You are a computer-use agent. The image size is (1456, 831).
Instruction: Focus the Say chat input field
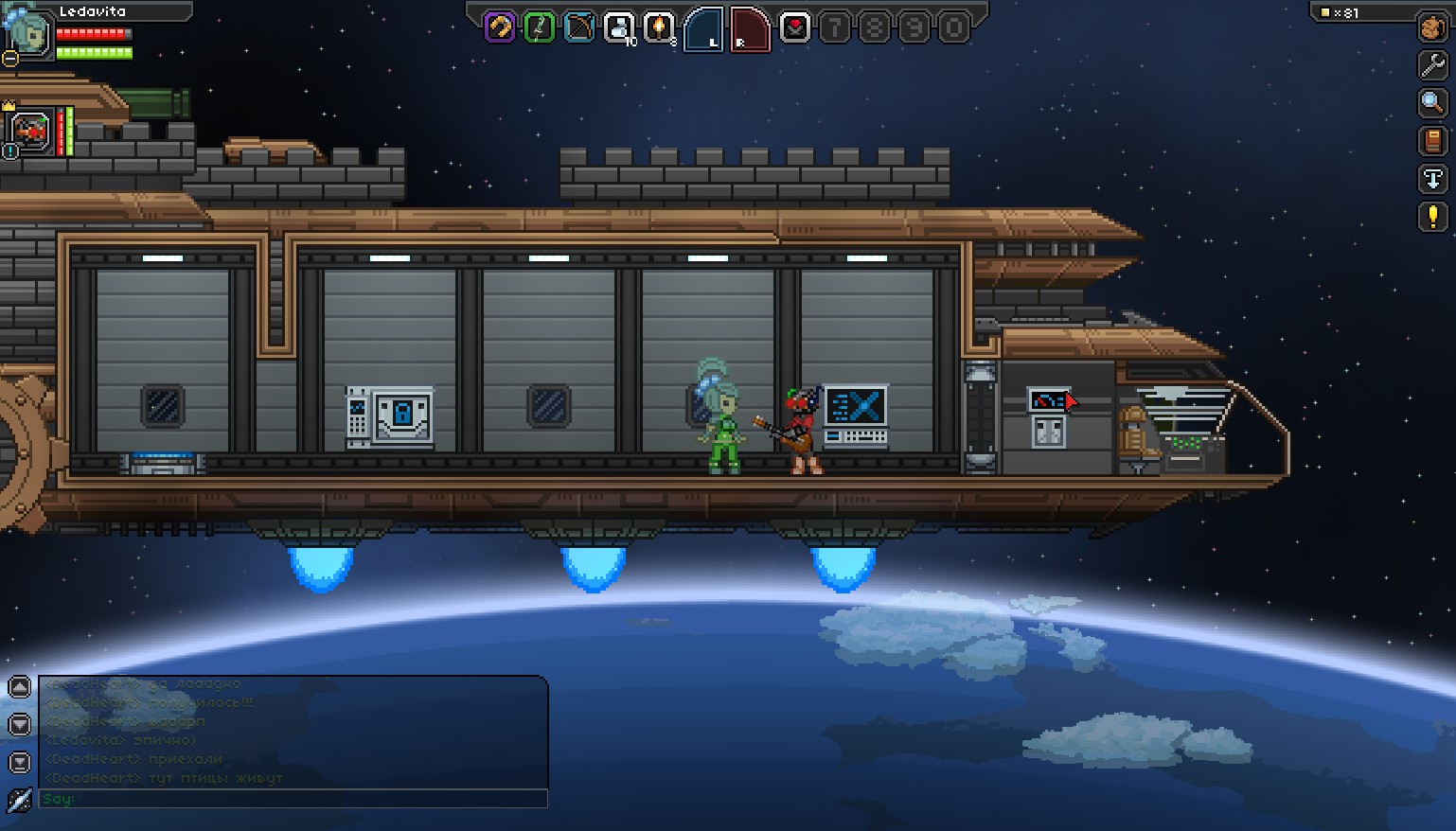293,799
